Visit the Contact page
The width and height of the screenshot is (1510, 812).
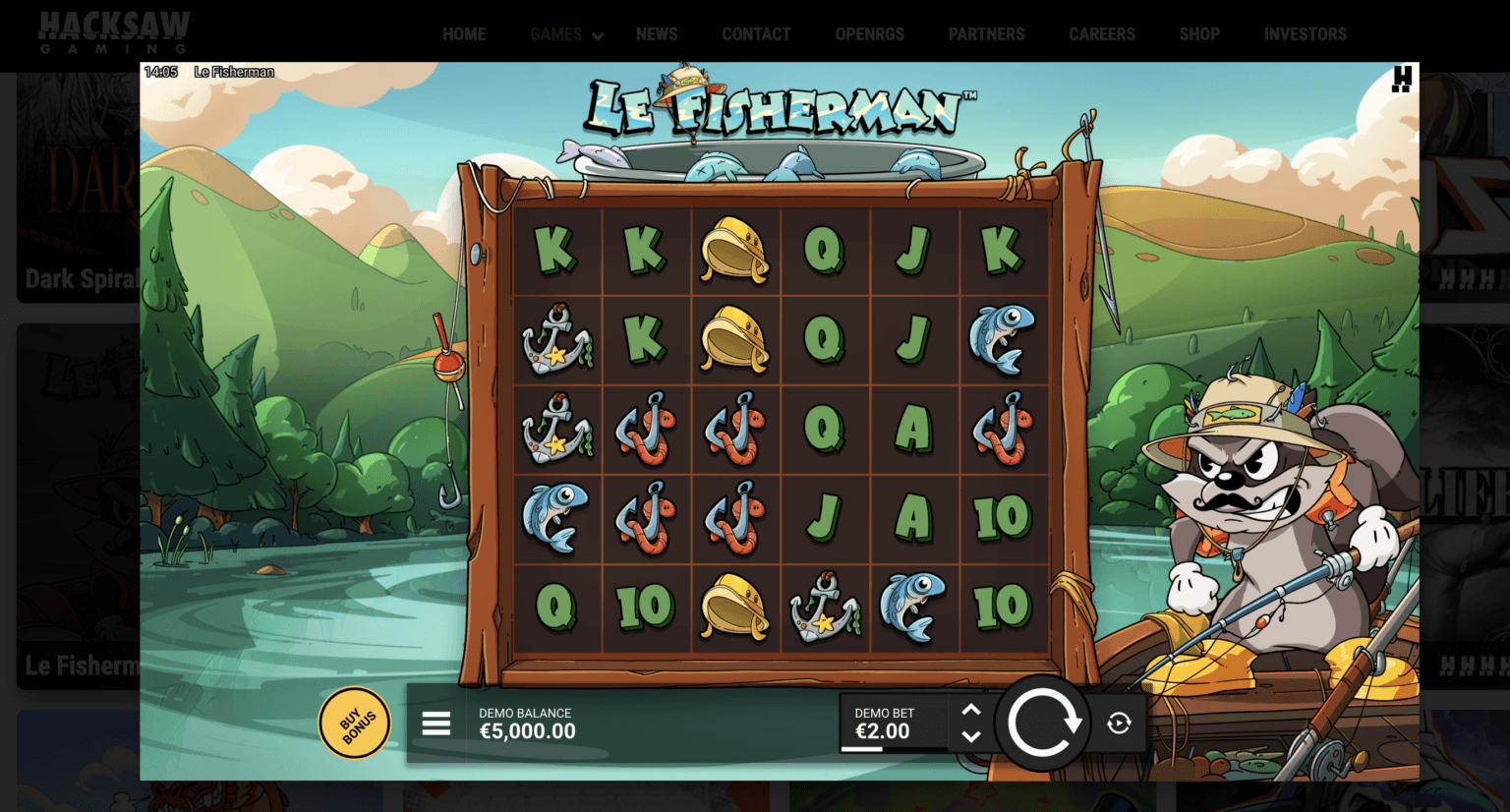pyautogui.click(x=756, y=34)
